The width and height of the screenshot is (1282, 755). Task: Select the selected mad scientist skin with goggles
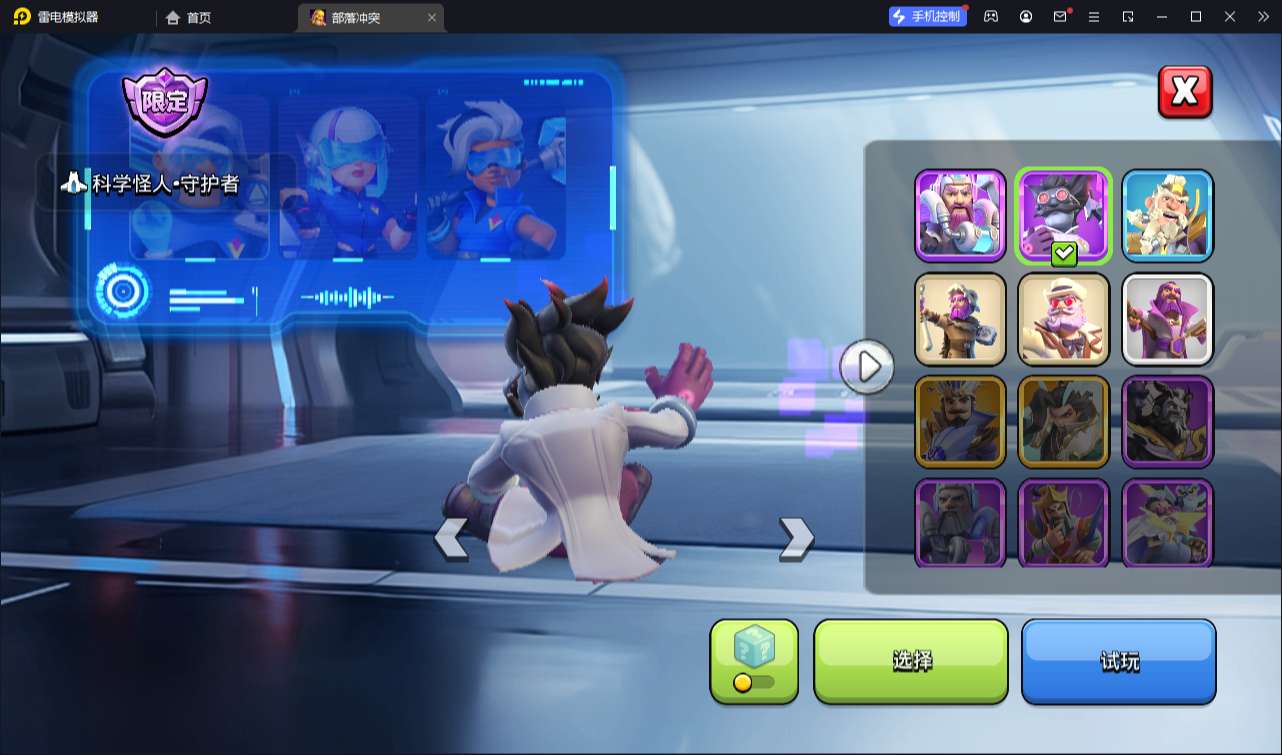[x=1063, y=215]
